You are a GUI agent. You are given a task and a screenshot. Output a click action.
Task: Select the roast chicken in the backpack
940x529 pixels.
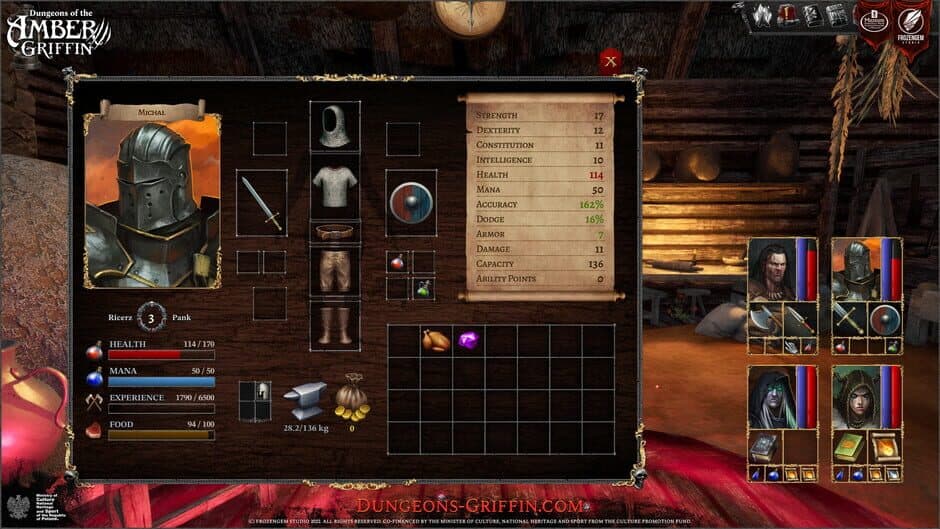pyautogui.click(x=436, y=340)
